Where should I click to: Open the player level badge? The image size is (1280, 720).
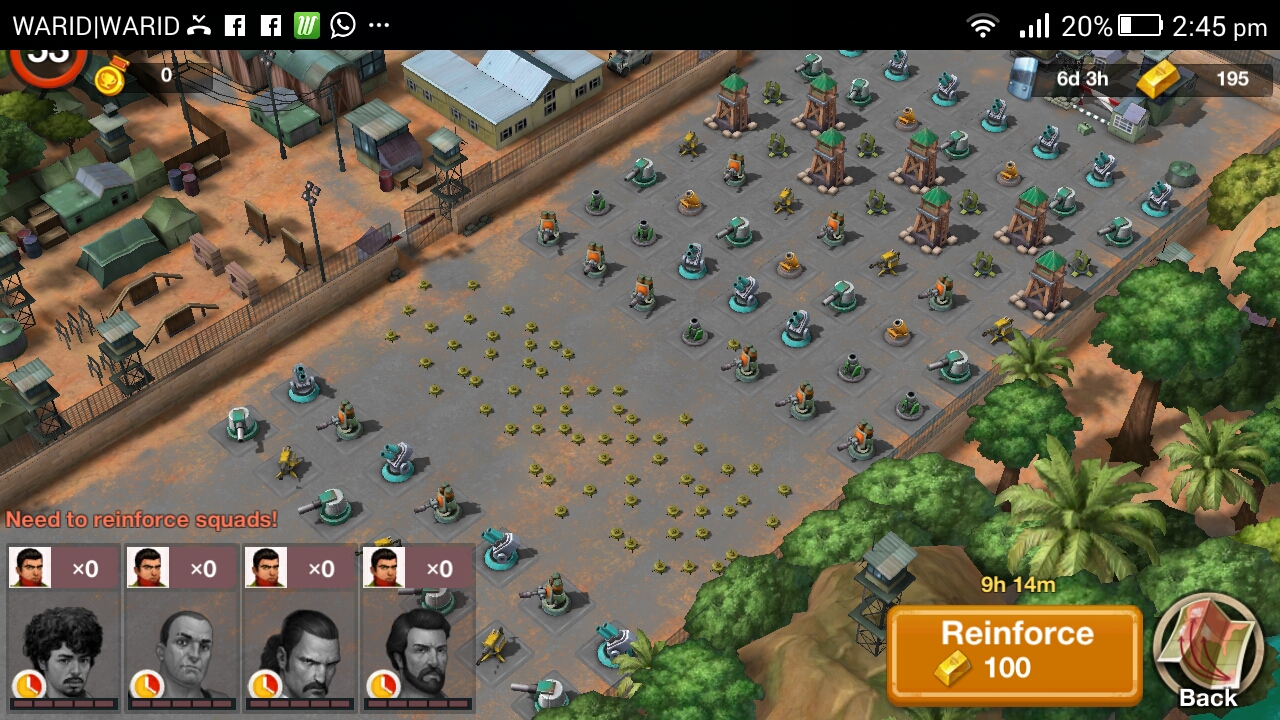tap(47, 59)
